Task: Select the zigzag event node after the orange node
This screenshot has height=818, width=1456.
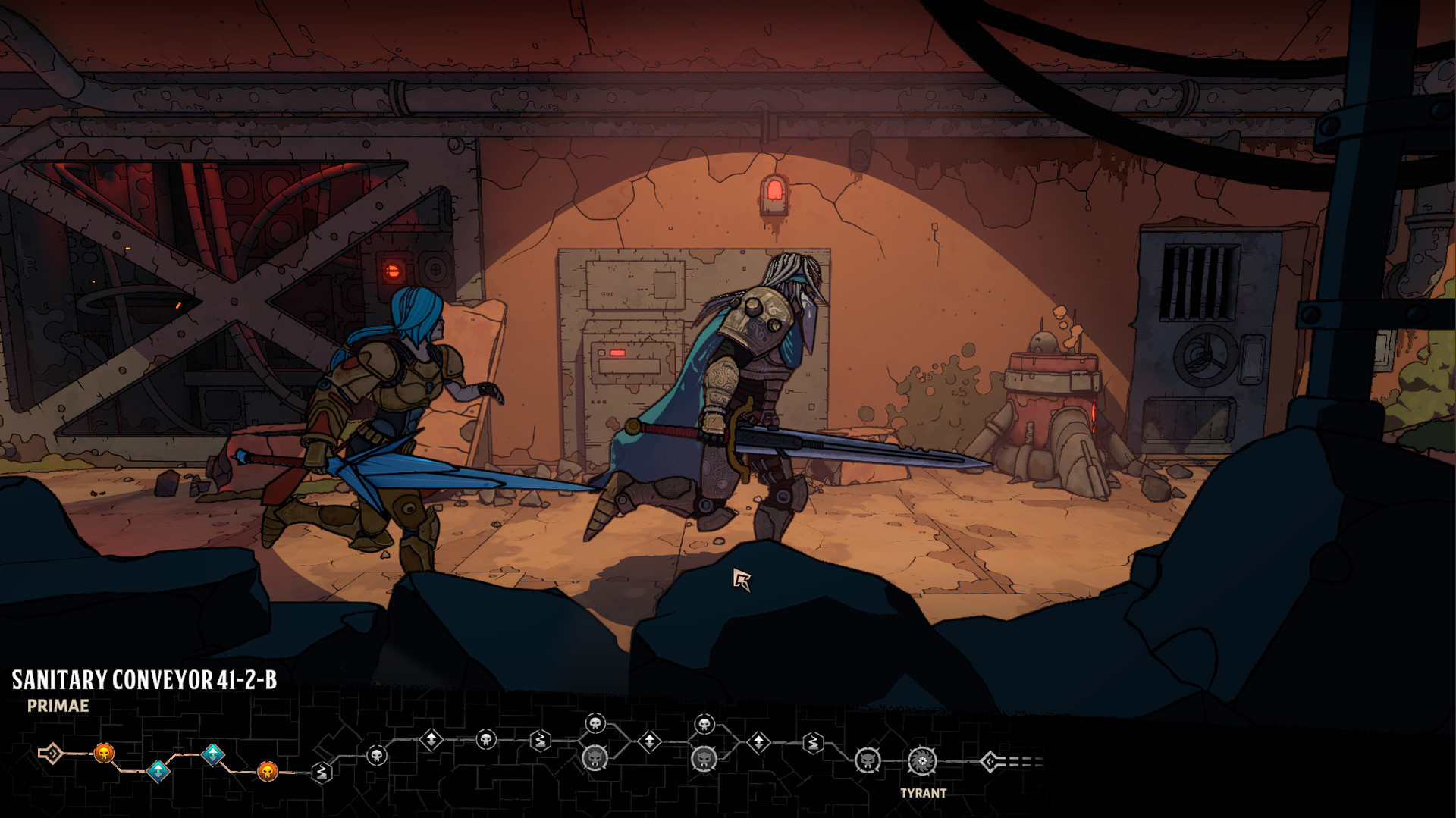Action: point(321,772)
